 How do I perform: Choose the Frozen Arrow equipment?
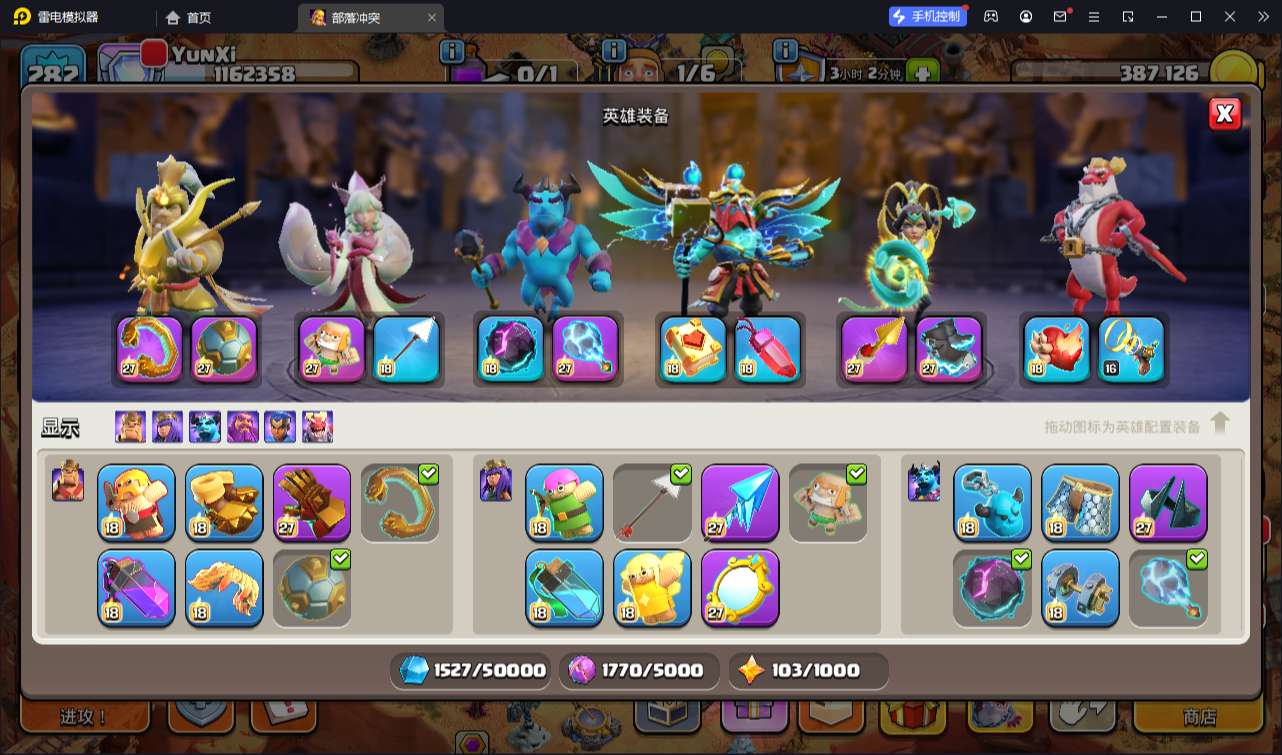[x=740, y=502]
